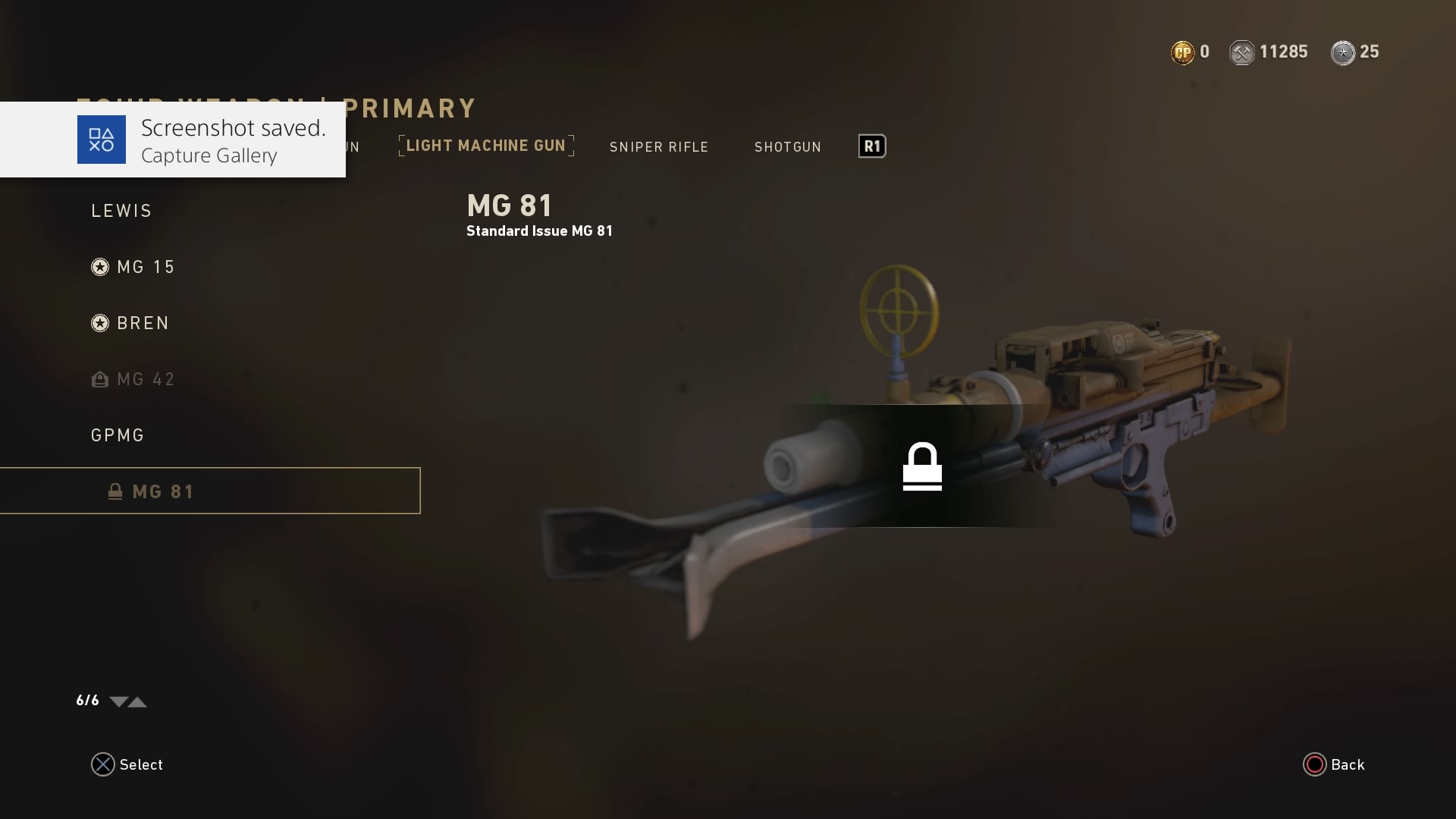Image resolution: width=1456 pixels, height=819 pixels.
Task: Pick the BREN from the weapon list
Action: point(143,323)
